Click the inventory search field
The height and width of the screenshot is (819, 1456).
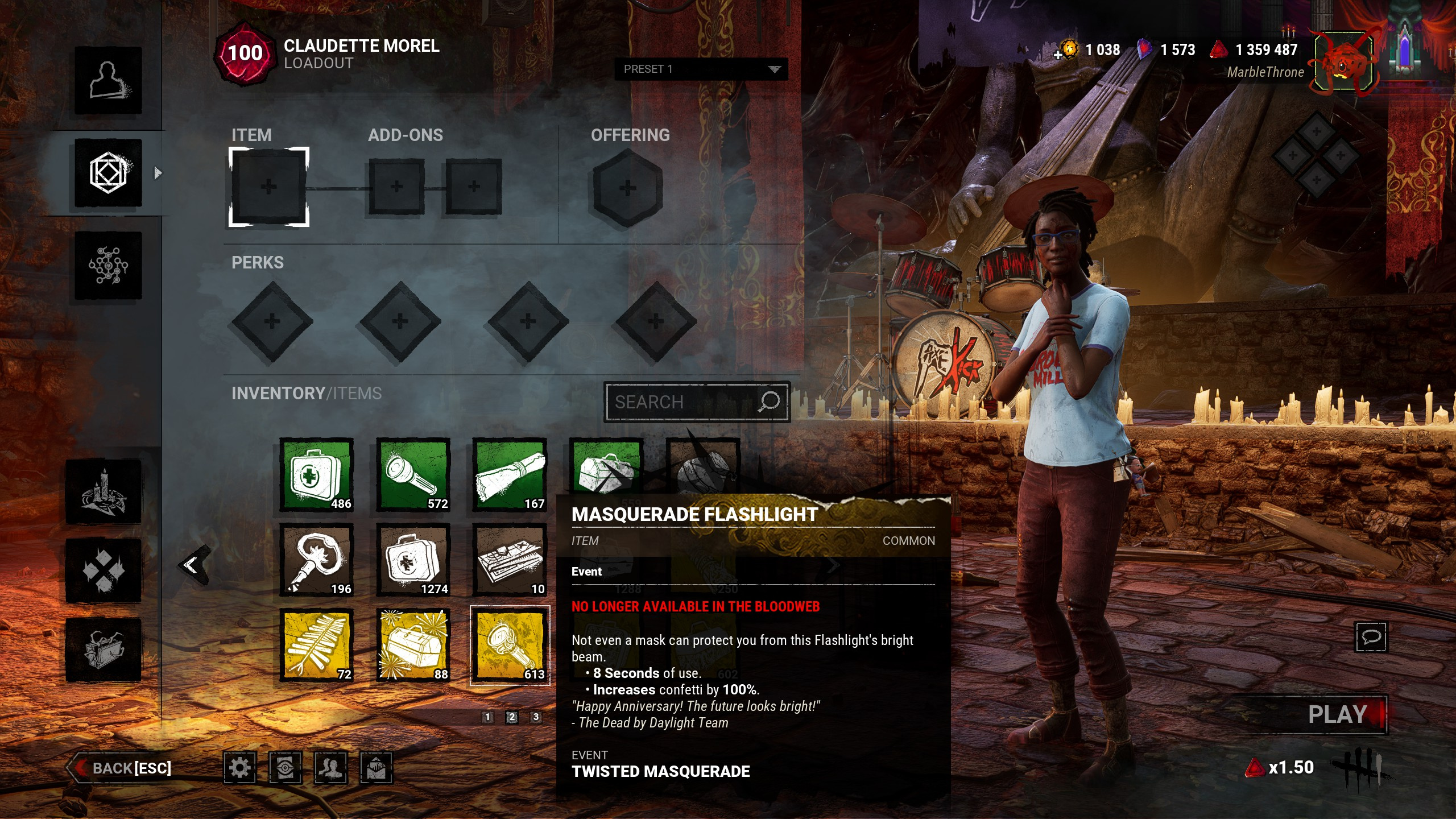(685, 402)
